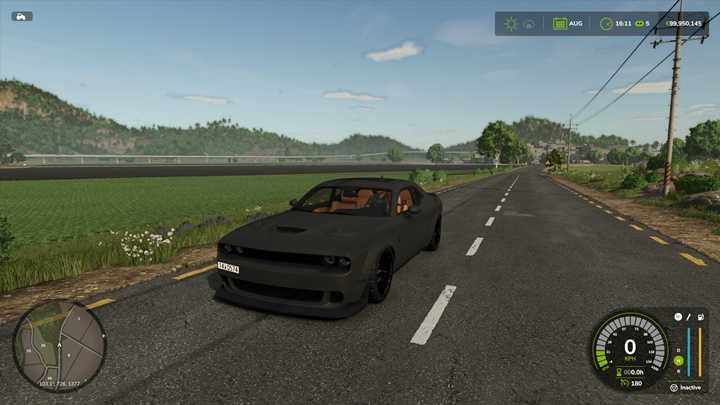Click the sun weather icon
720x405 pixels.
tap(511, 23)
